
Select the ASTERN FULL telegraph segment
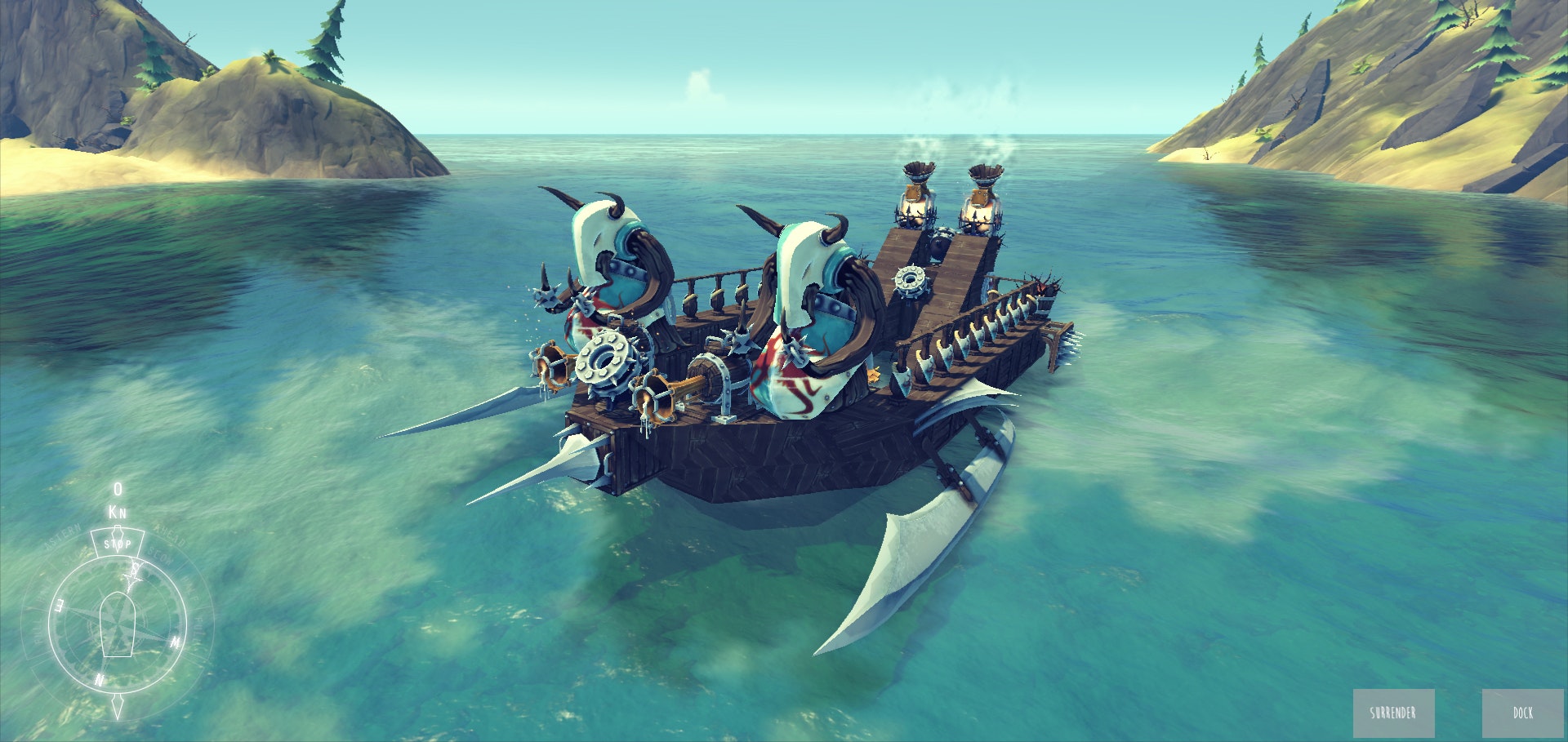[40, 629]
